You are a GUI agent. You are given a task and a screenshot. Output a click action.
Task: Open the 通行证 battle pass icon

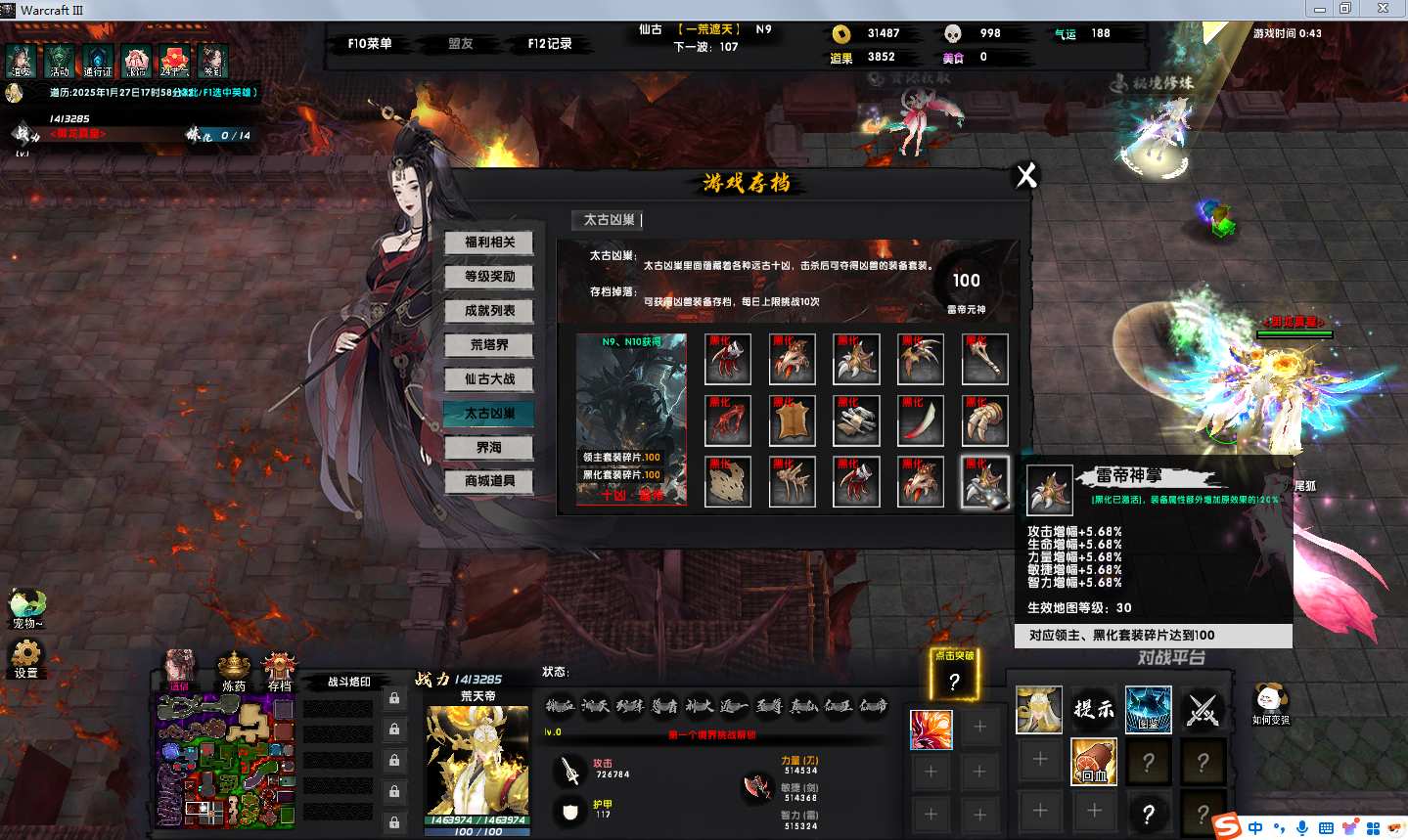[x=98, y=60]
